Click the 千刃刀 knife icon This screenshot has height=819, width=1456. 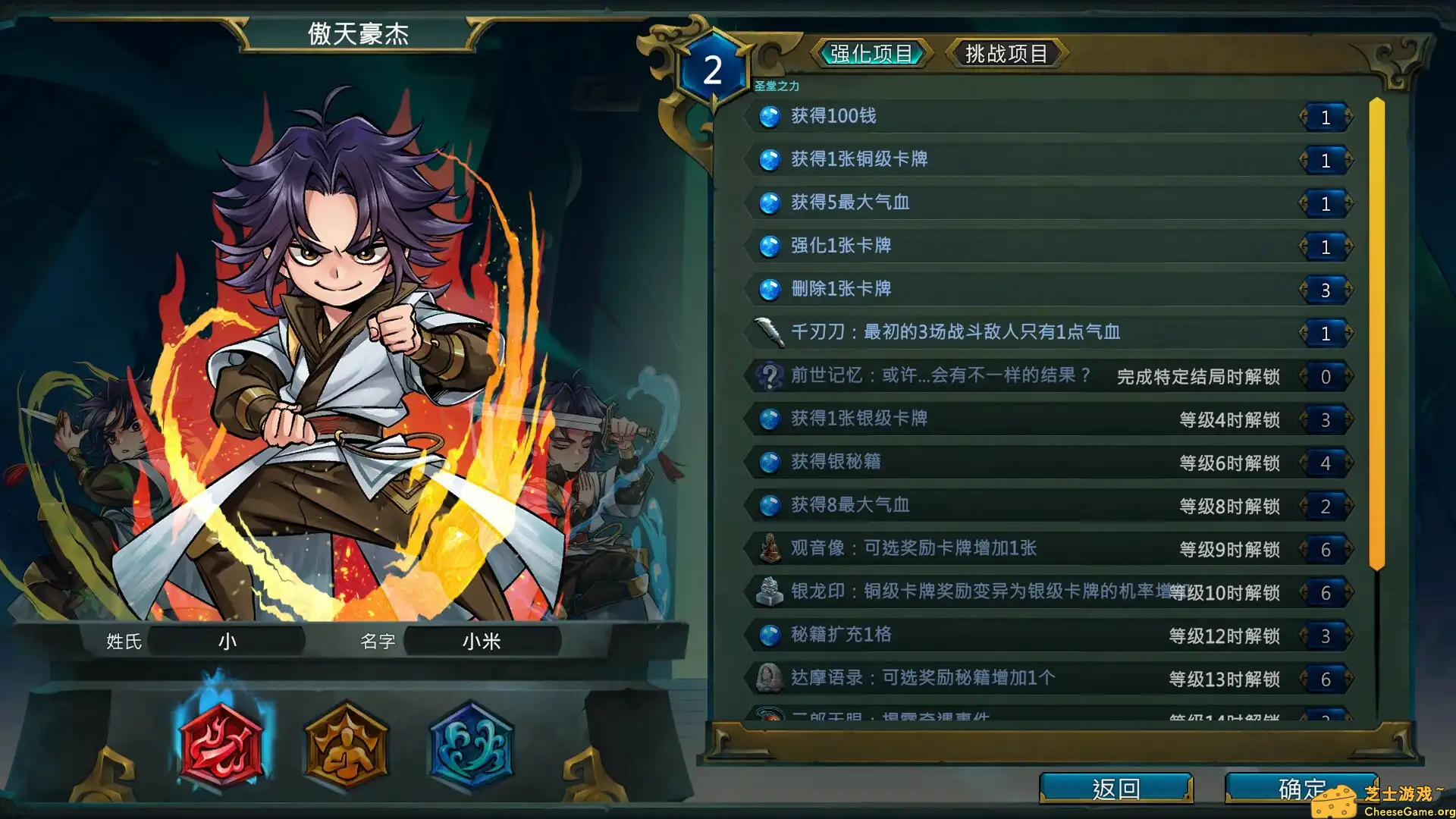coord(771,332)
